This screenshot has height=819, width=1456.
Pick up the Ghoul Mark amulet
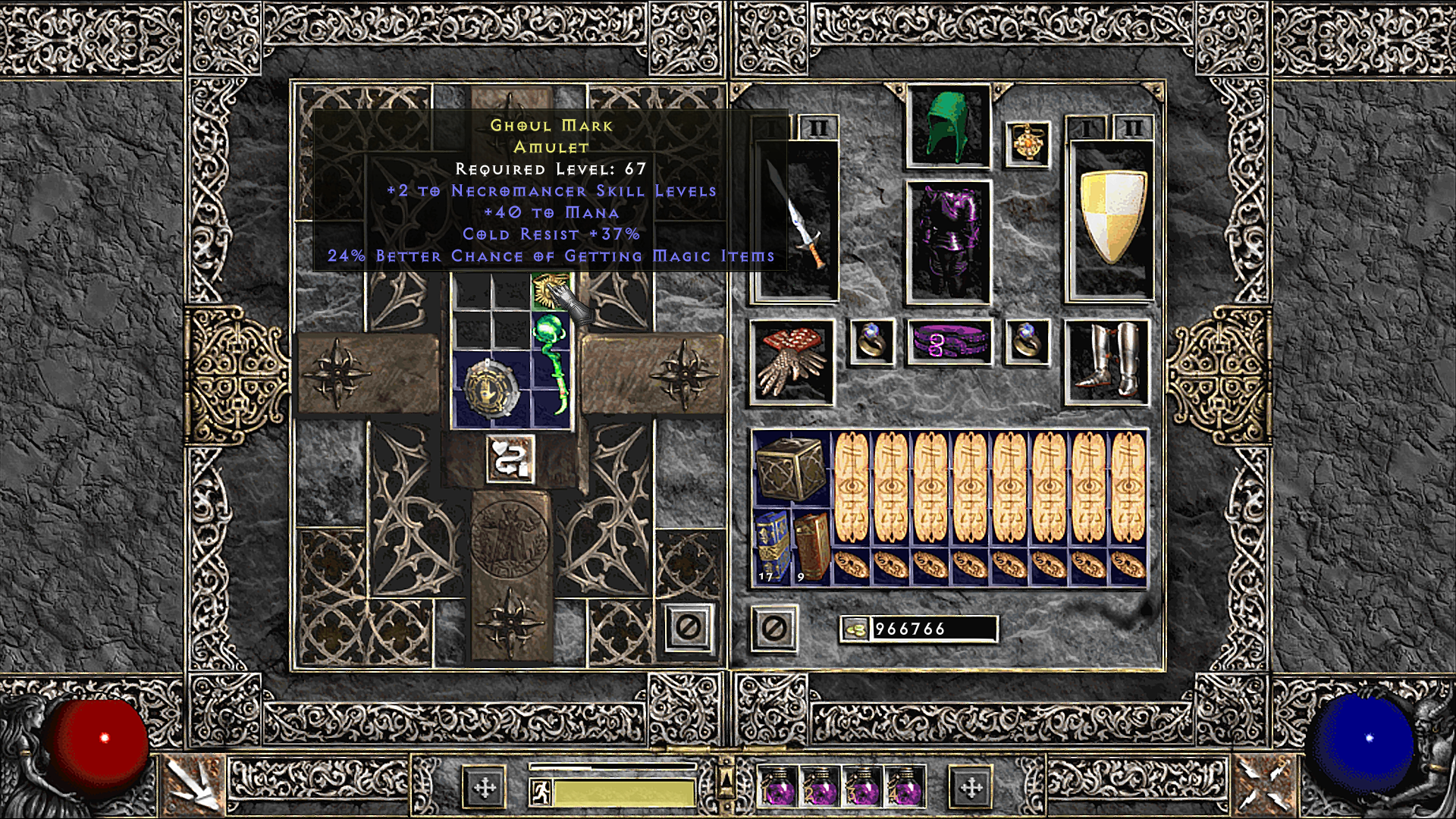551,292
